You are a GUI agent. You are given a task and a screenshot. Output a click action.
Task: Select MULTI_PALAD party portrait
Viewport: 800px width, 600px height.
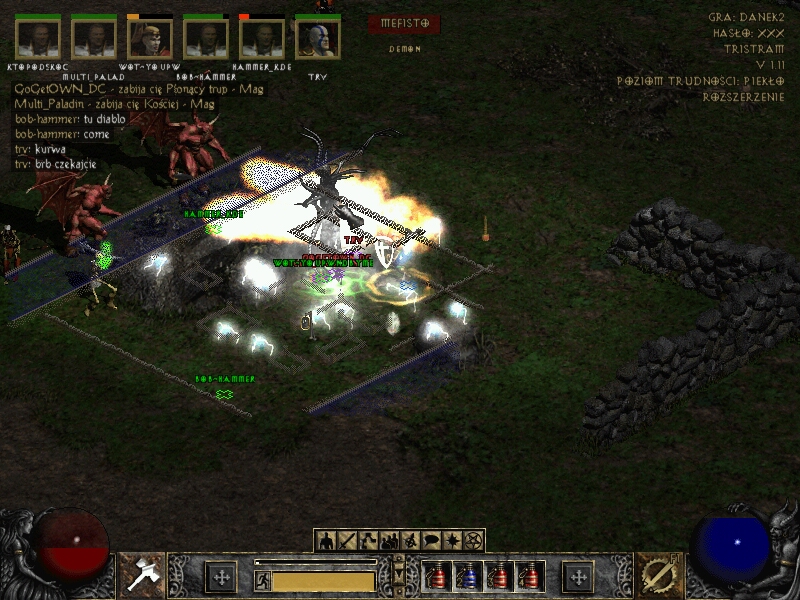(x=94, y=39)
